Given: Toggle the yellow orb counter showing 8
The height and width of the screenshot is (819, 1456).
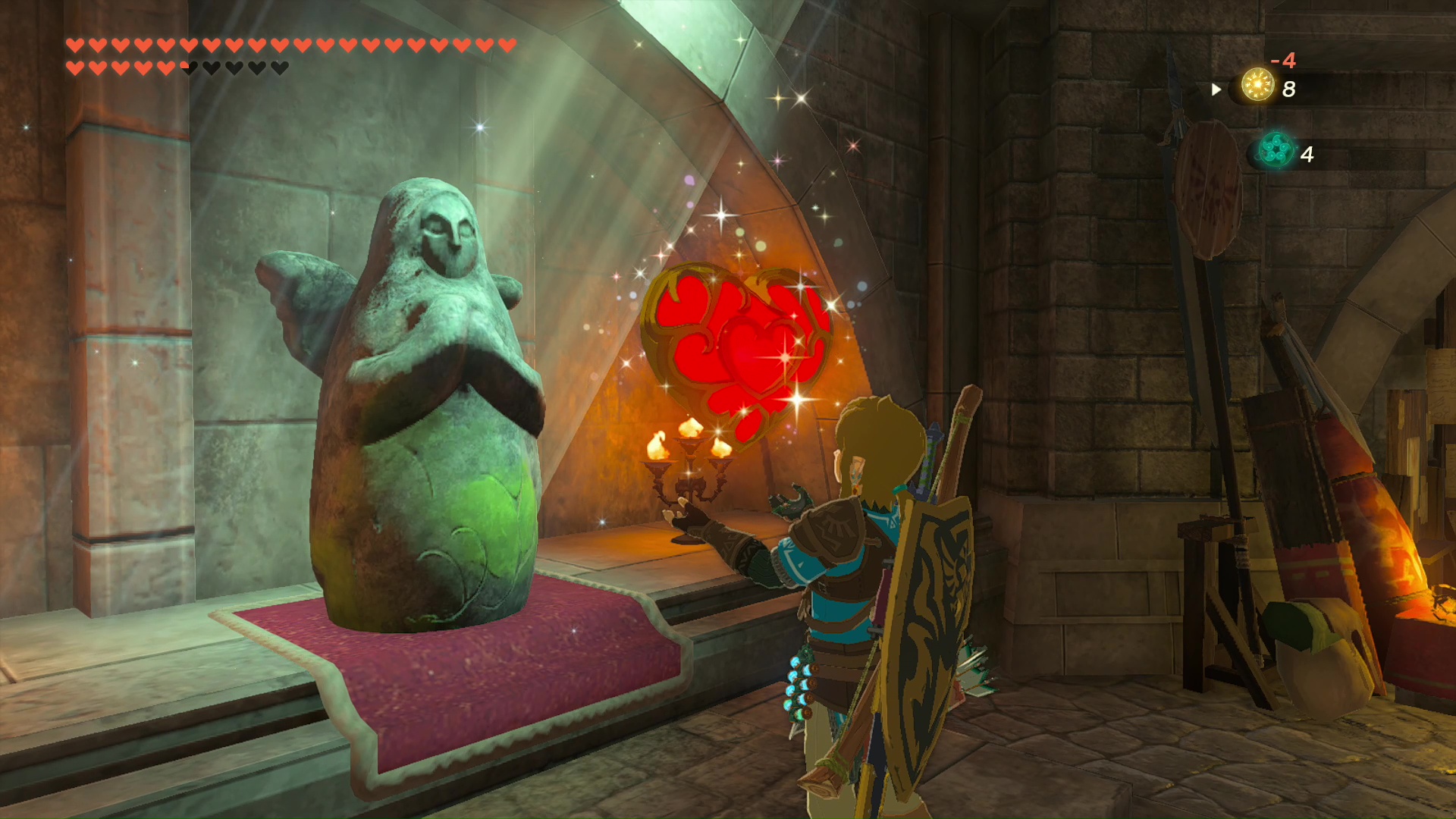Looking at the screenshot, I should pyautogui.click(x=1289, y=89).
